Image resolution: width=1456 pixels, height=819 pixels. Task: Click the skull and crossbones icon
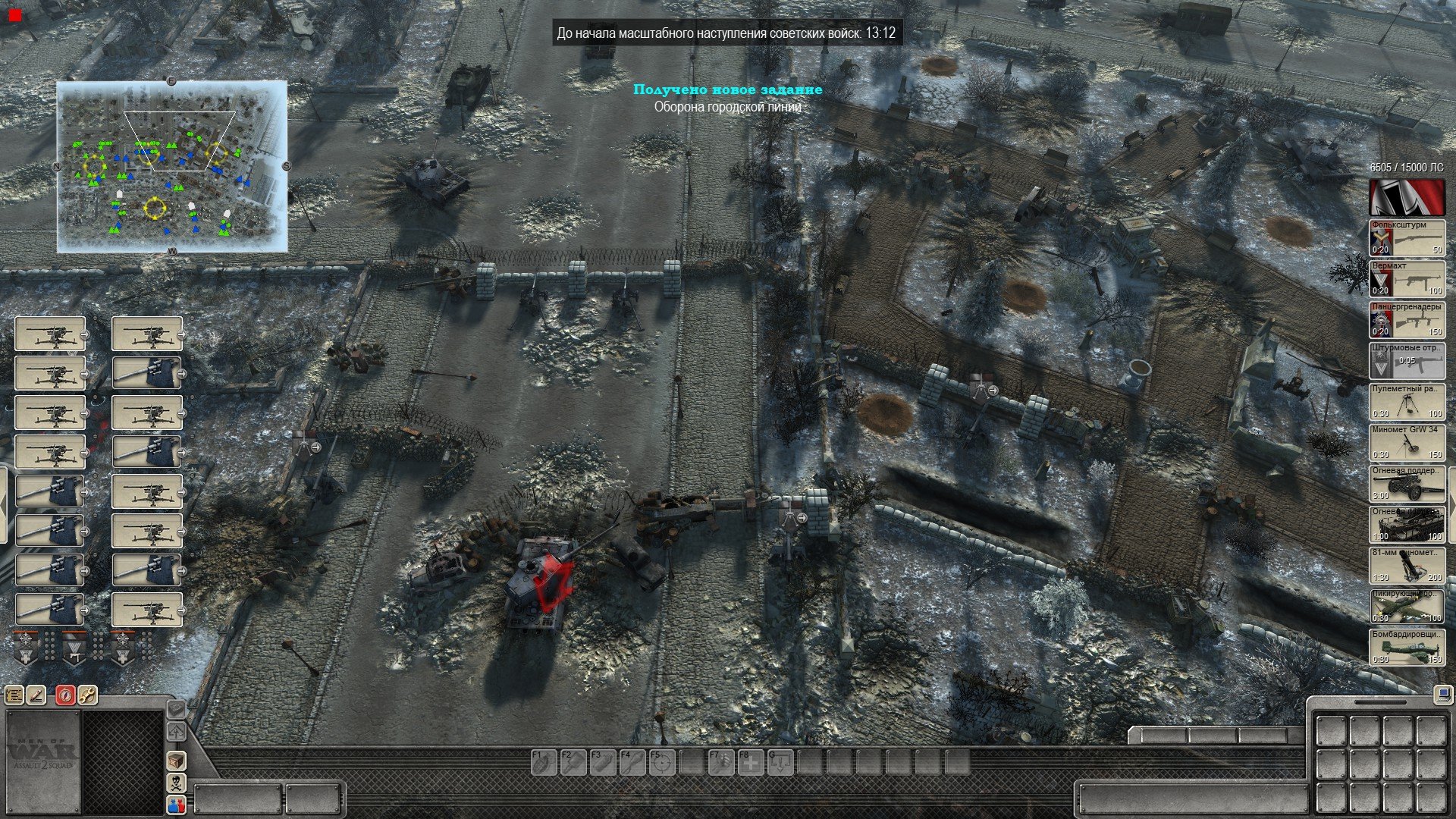click(176, 783)
